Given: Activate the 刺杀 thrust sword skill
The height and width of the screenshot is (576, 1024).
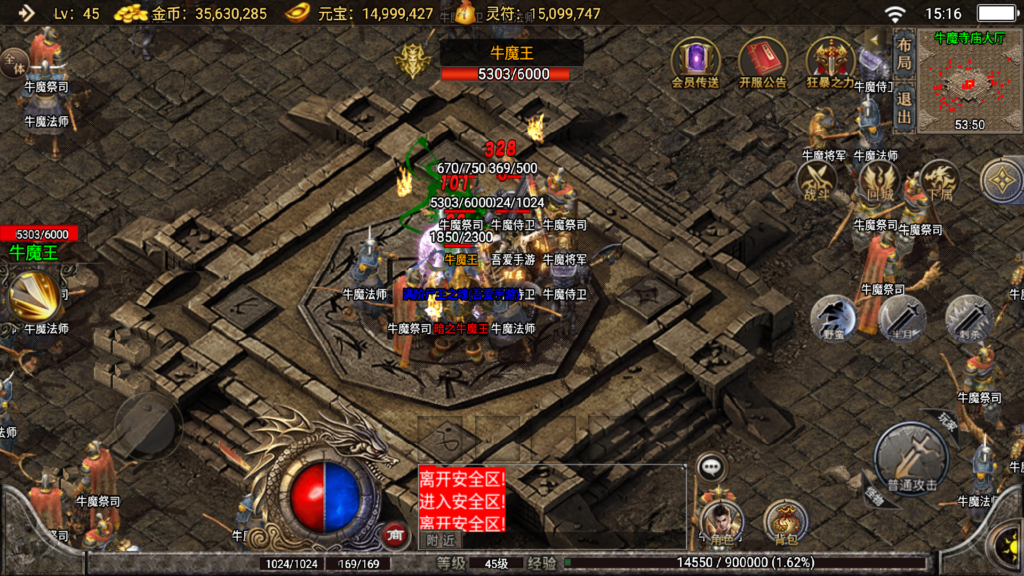Looking at the screenshot, I should [968, 316].
